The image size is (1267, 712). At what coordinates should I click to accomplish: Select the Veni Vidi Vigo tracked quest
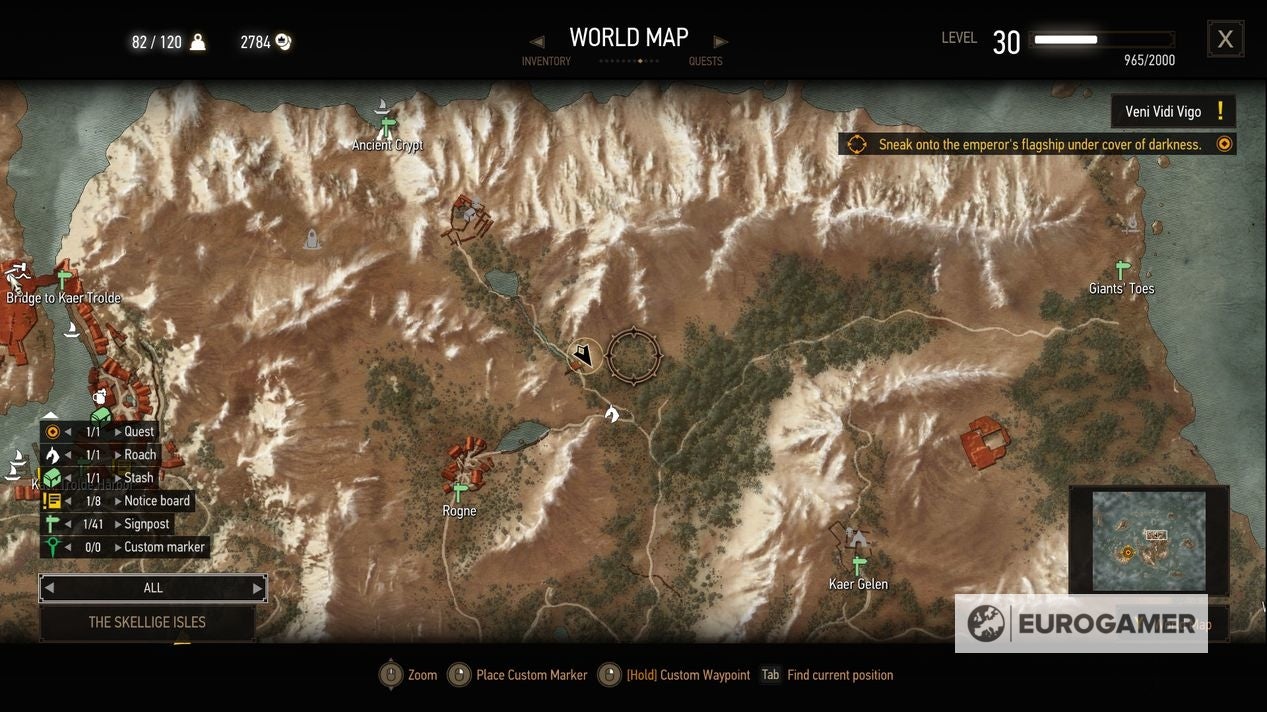1173,112
